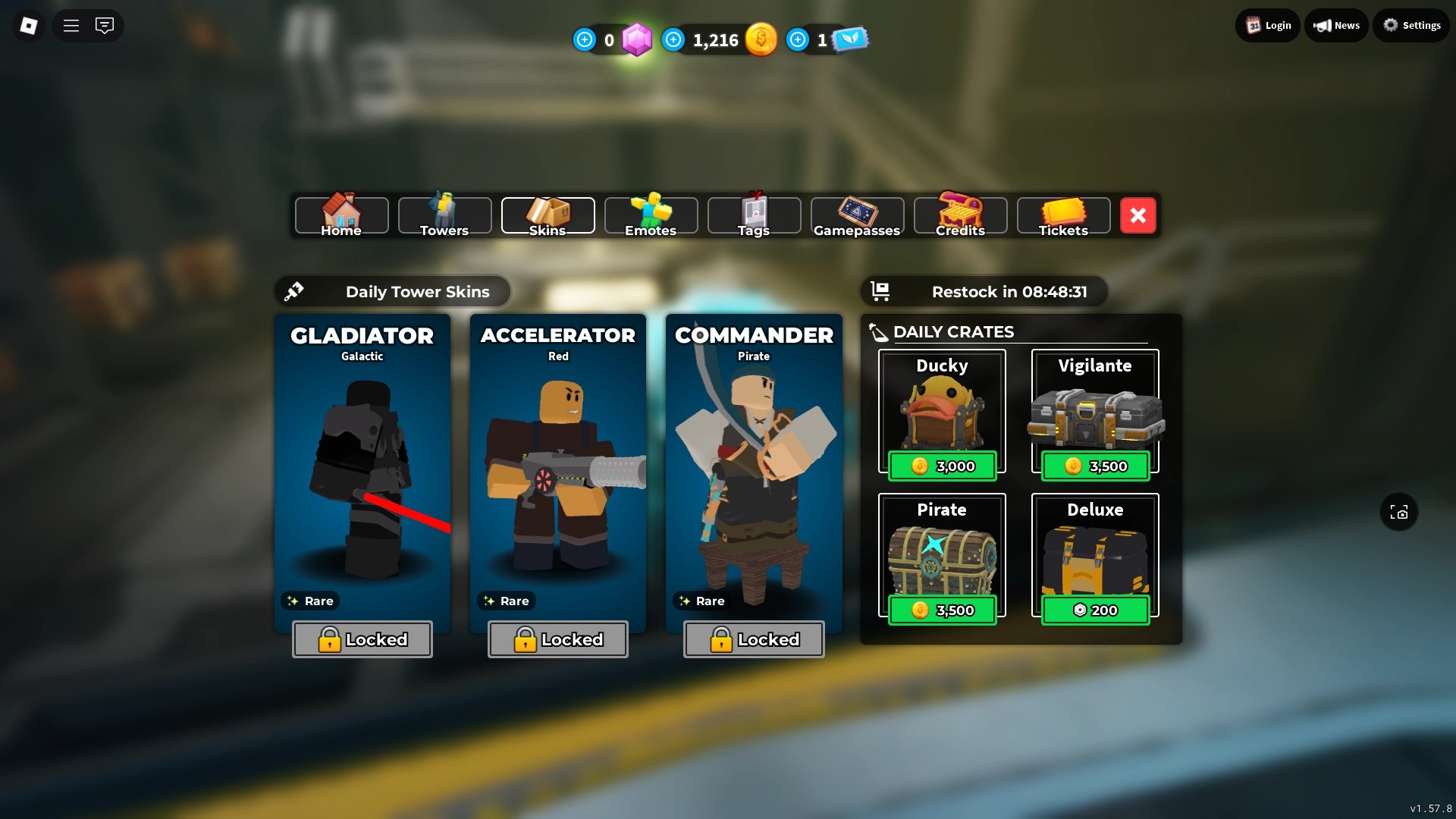Click the screenshot camera icon on right edge

click(1398, 512)
